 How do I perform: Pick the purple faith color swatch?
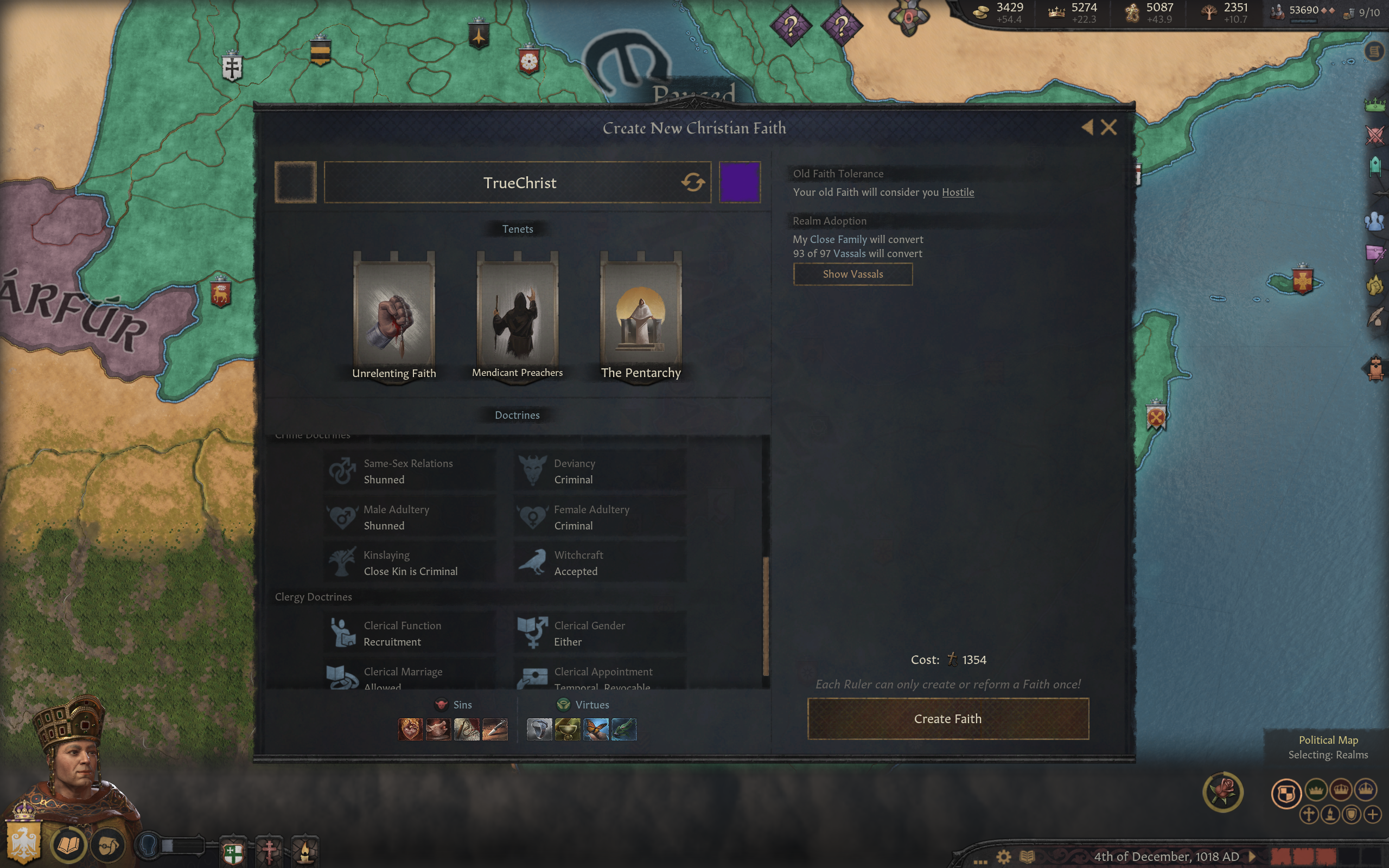click(x=740, y=183)
